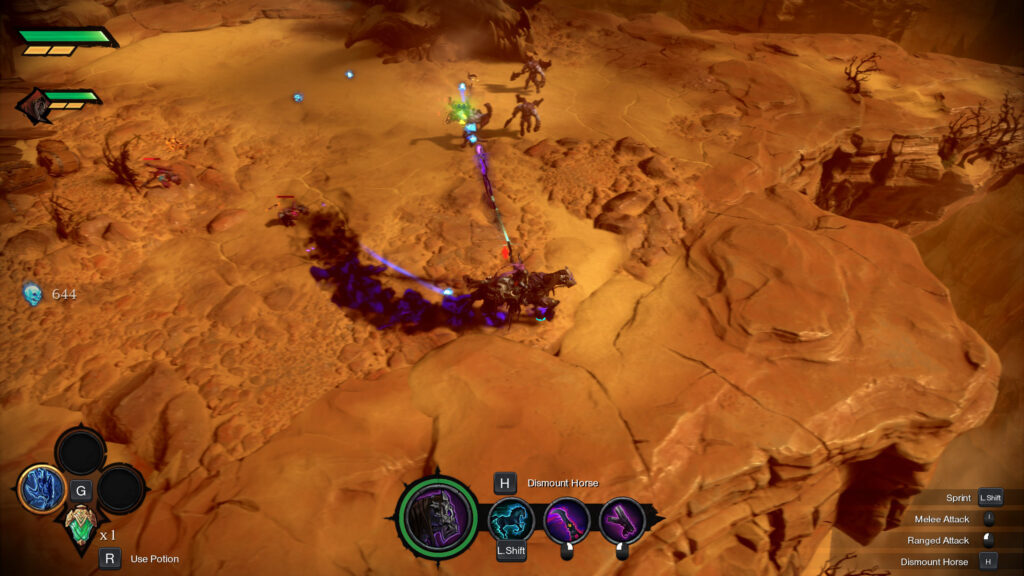Select the blue lightning ability slot
This screenshot has width=1024, height=576.
pyautogui.click(x=41, y=490)
